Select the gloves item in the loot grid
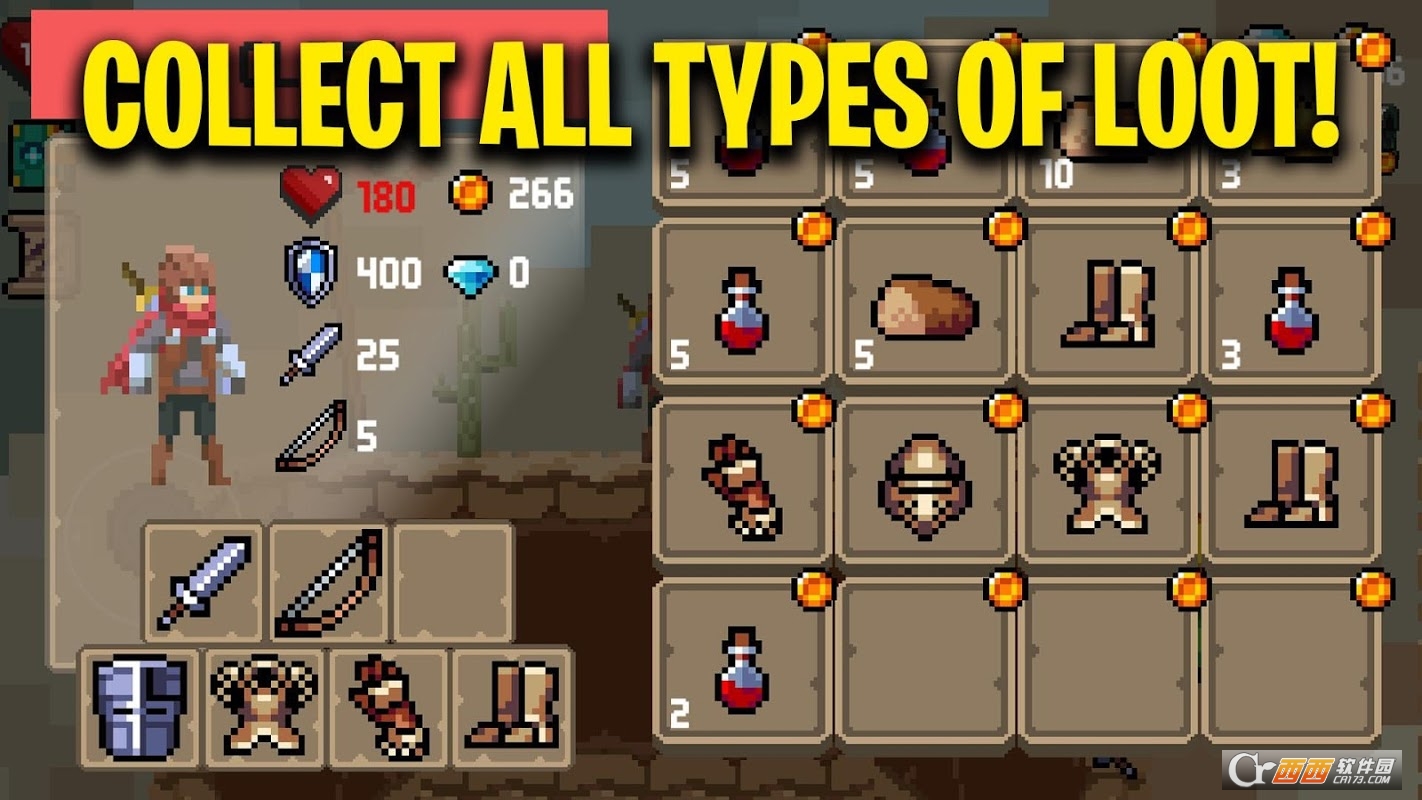 742,487
